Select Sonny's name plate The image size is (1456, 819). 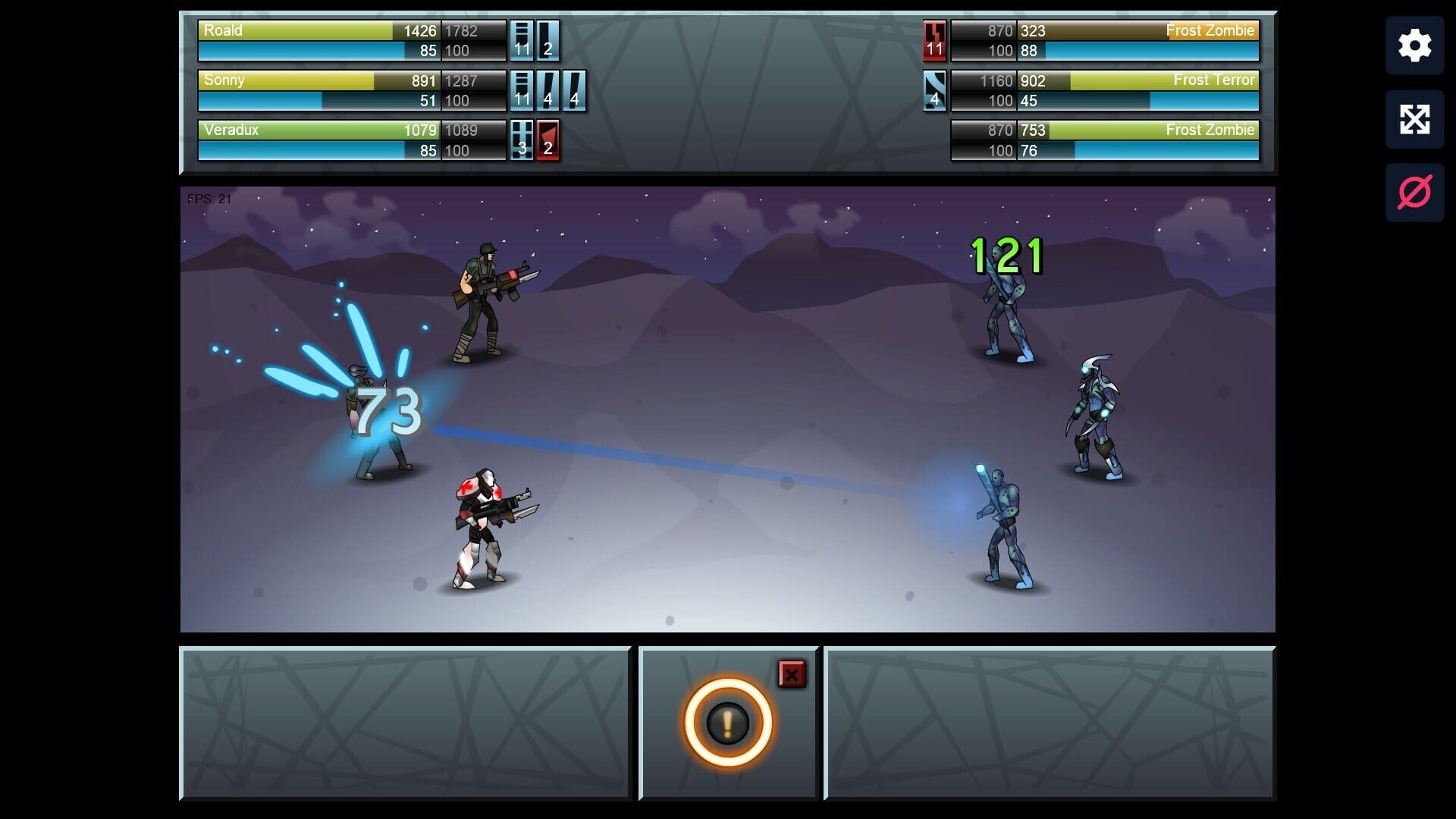tap(224, 80)
